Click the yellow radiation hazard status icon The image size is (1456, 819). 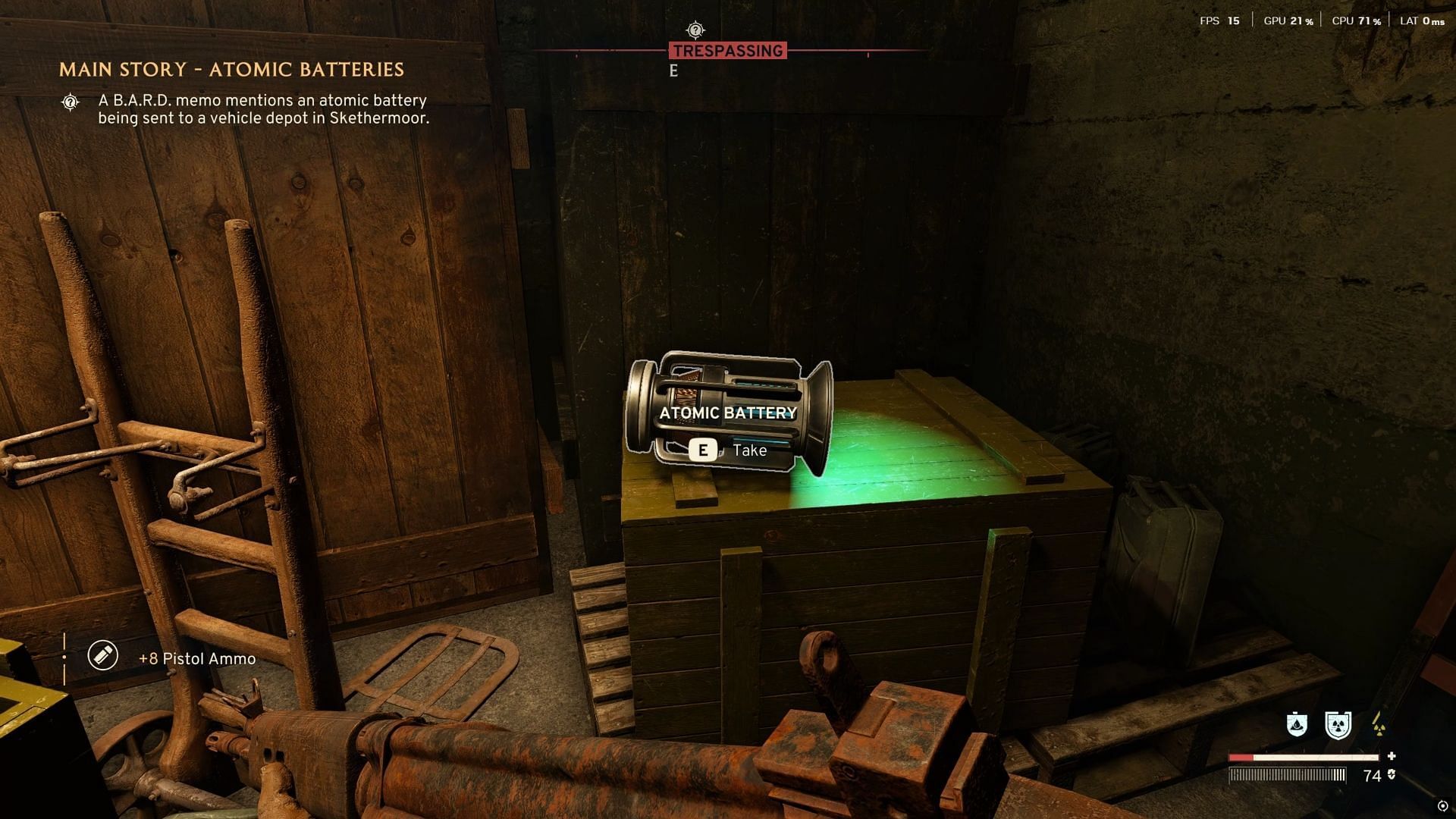[1379, 725]
